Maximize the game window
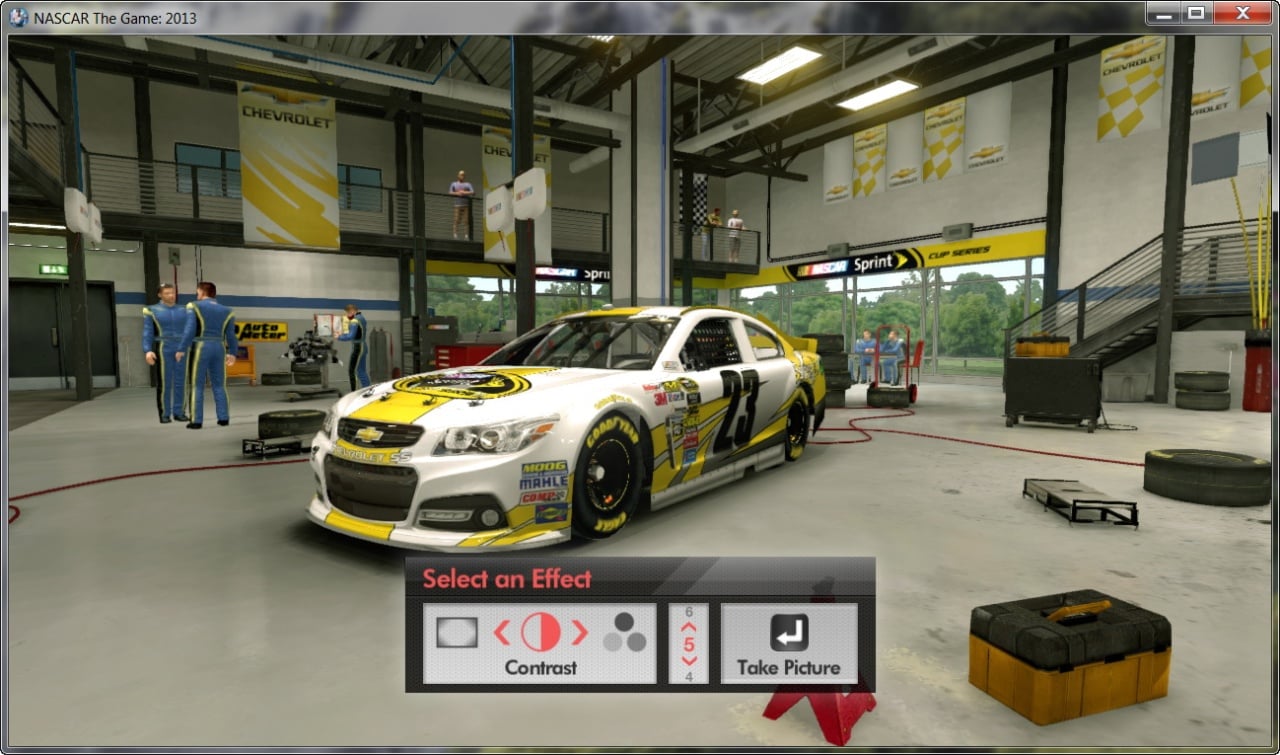This screenshot has width=1280, height=755. point(1195,13)
